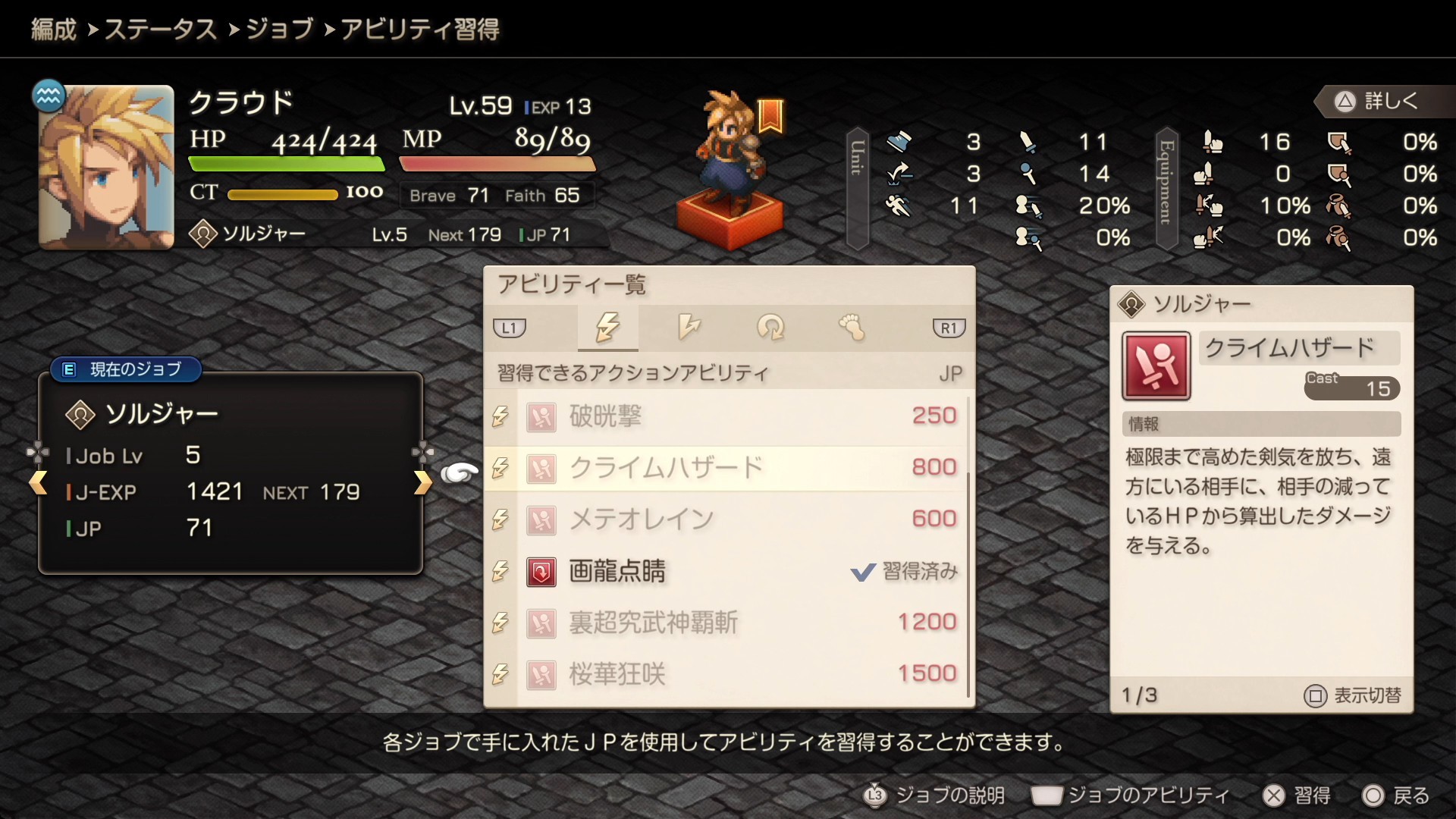Open the movement abilities footprint tab
1456x819 pixels.
tap(852, 328)
